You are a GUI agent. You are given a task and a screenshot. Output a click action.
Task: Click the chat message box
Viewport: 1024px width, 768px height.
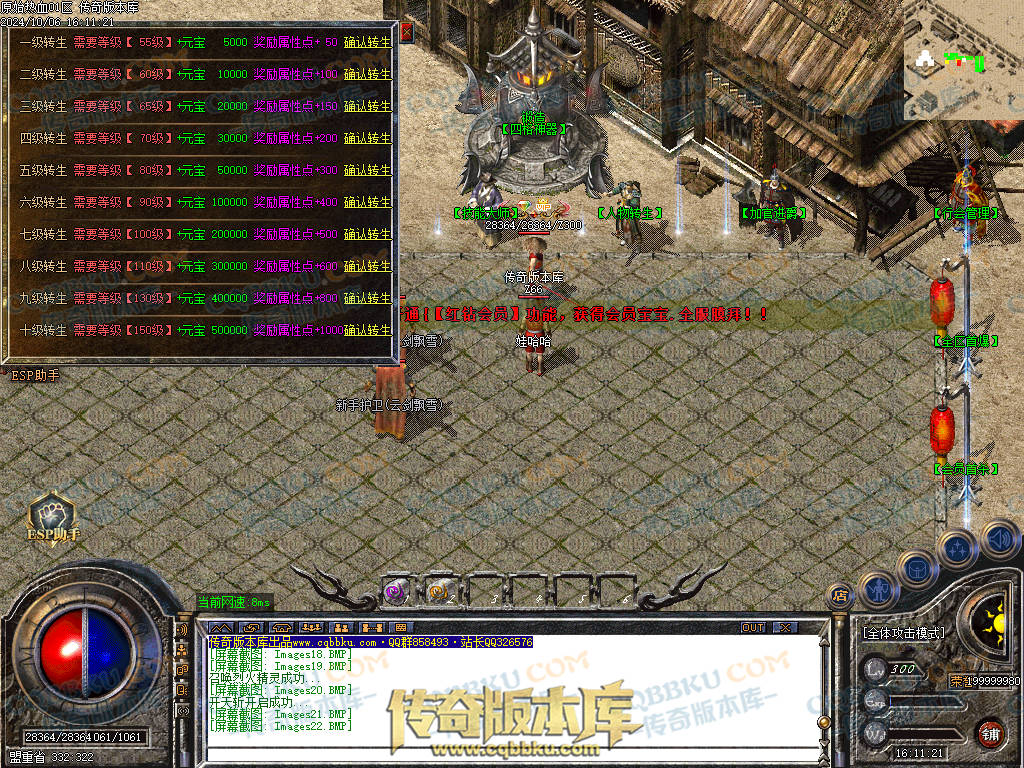pos(500,690)
